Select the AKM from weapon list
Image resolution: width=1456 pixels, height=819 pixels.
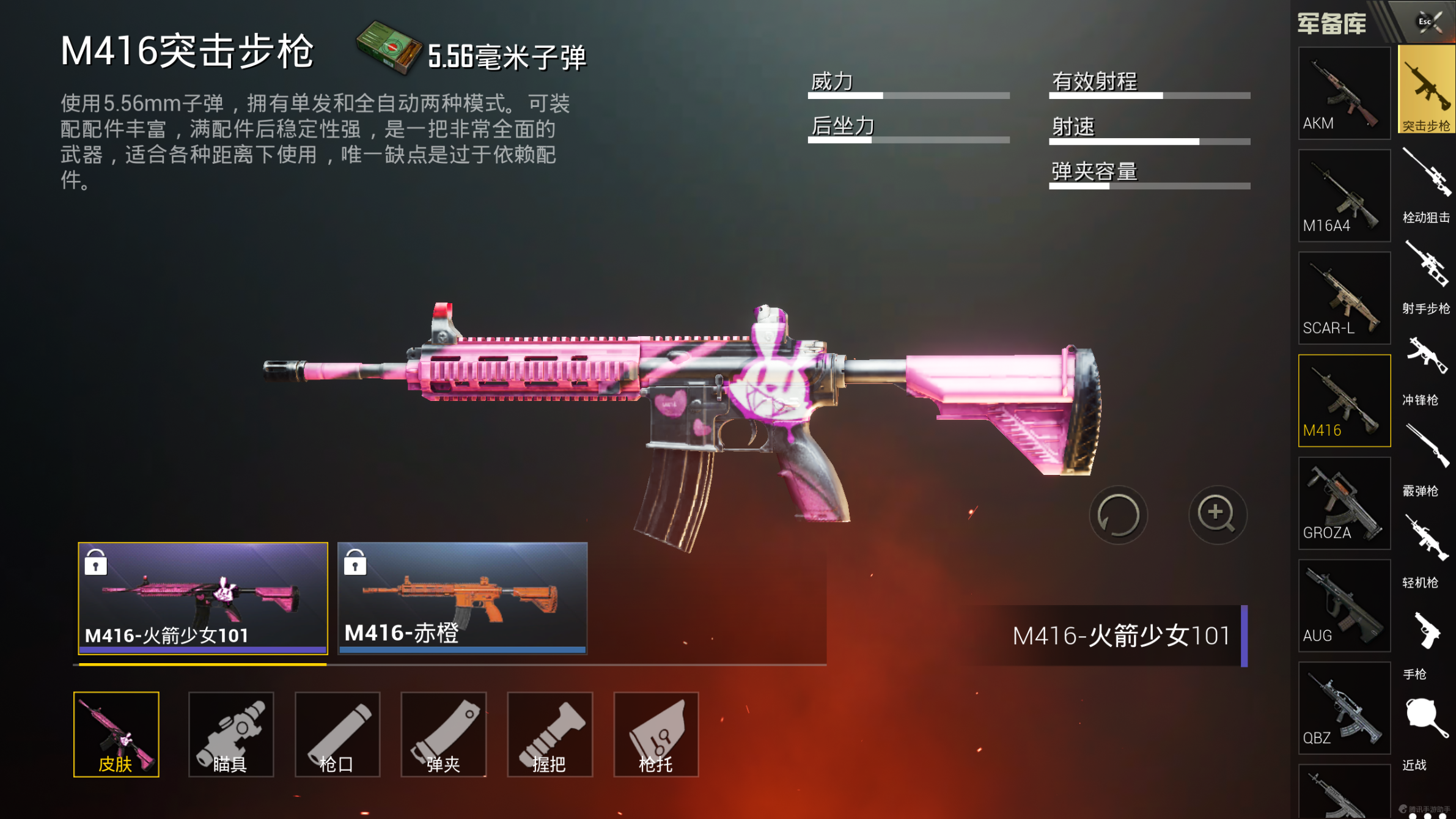click(1344, 92)
